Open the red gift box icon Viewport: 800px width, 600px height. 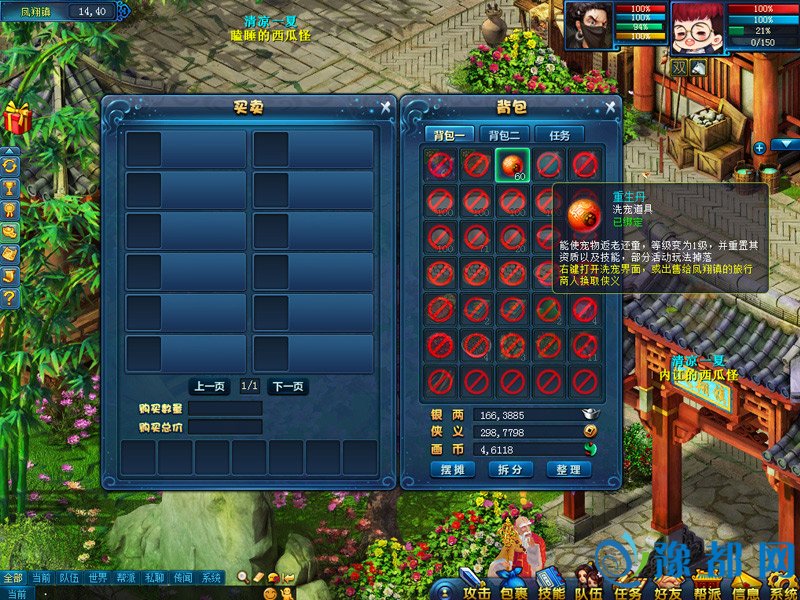17,118
